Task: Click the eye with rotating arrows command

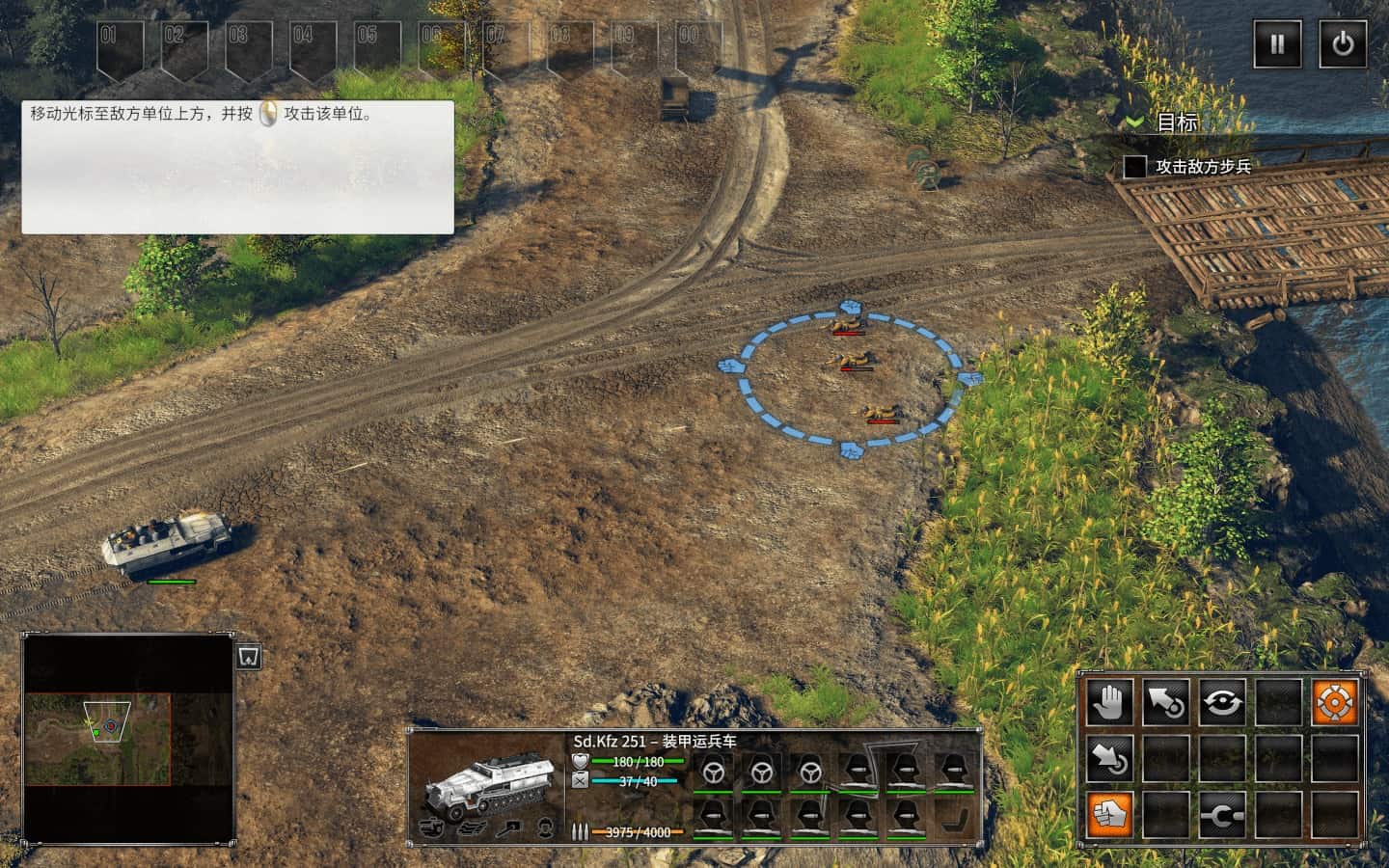Action: pos(1222,702)
